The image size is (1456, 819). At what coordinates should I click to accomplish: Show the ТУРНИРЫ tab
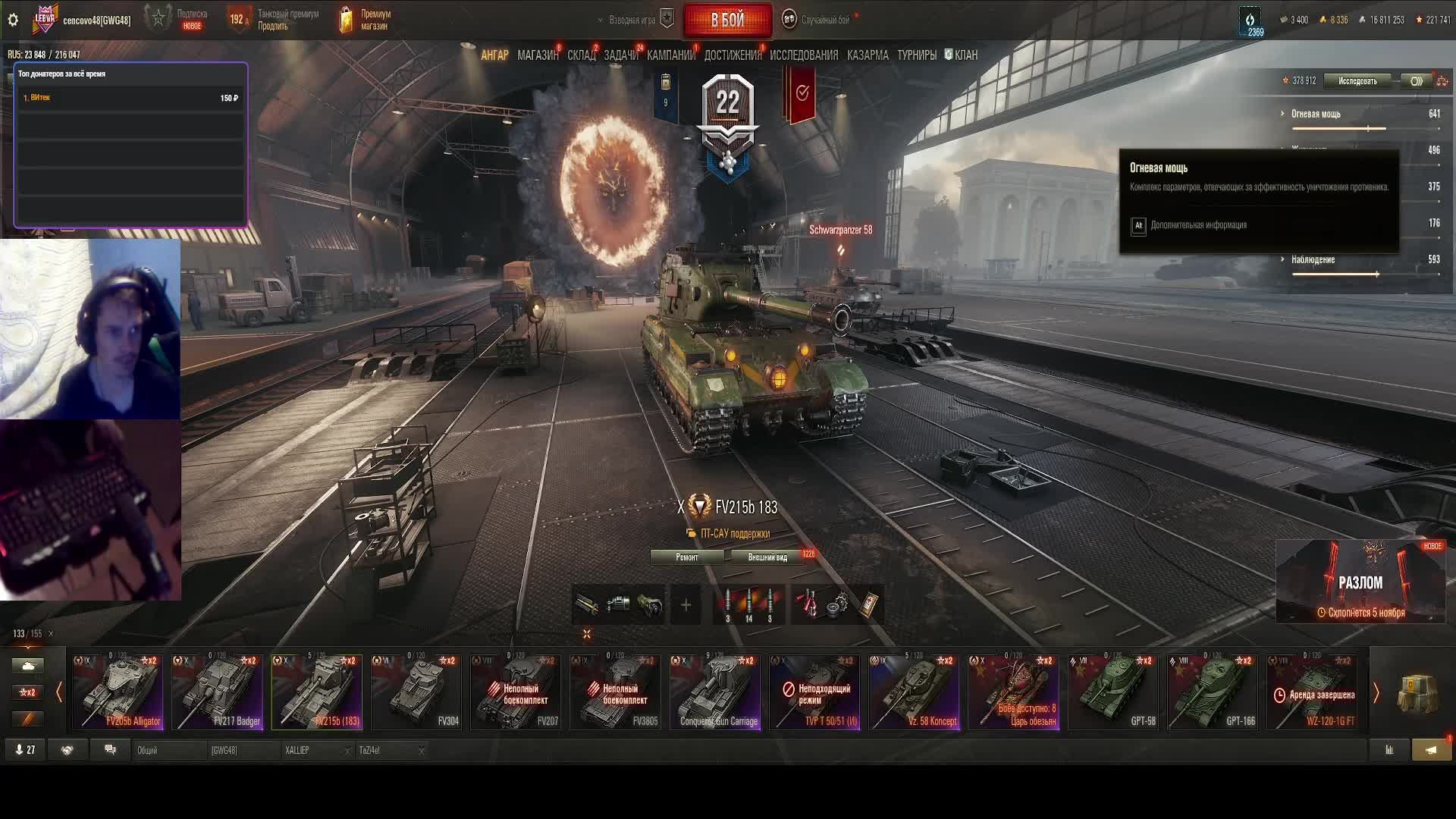click(916, 55)
